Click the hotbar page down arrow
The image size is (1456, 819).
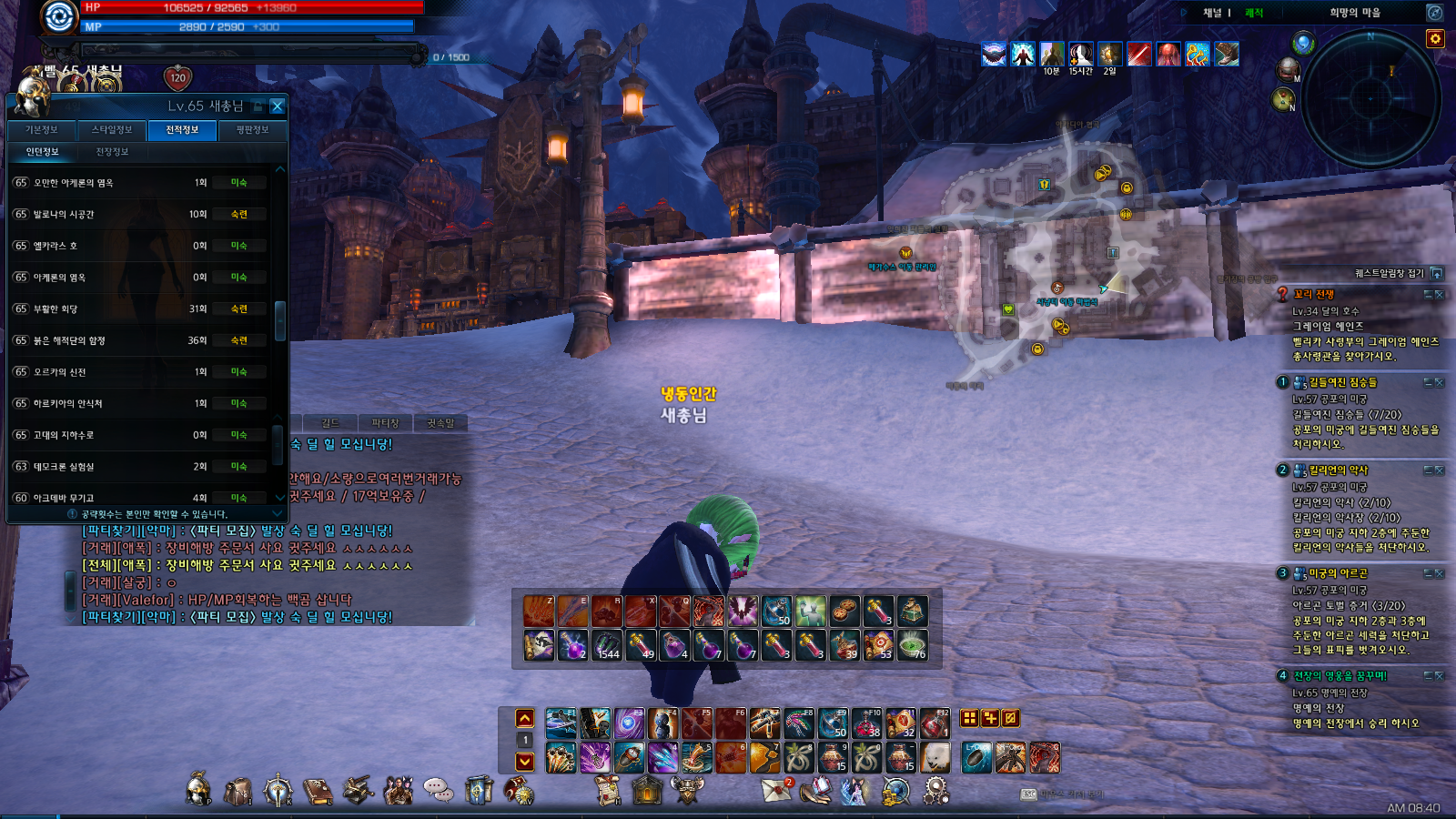click(525, 762)
